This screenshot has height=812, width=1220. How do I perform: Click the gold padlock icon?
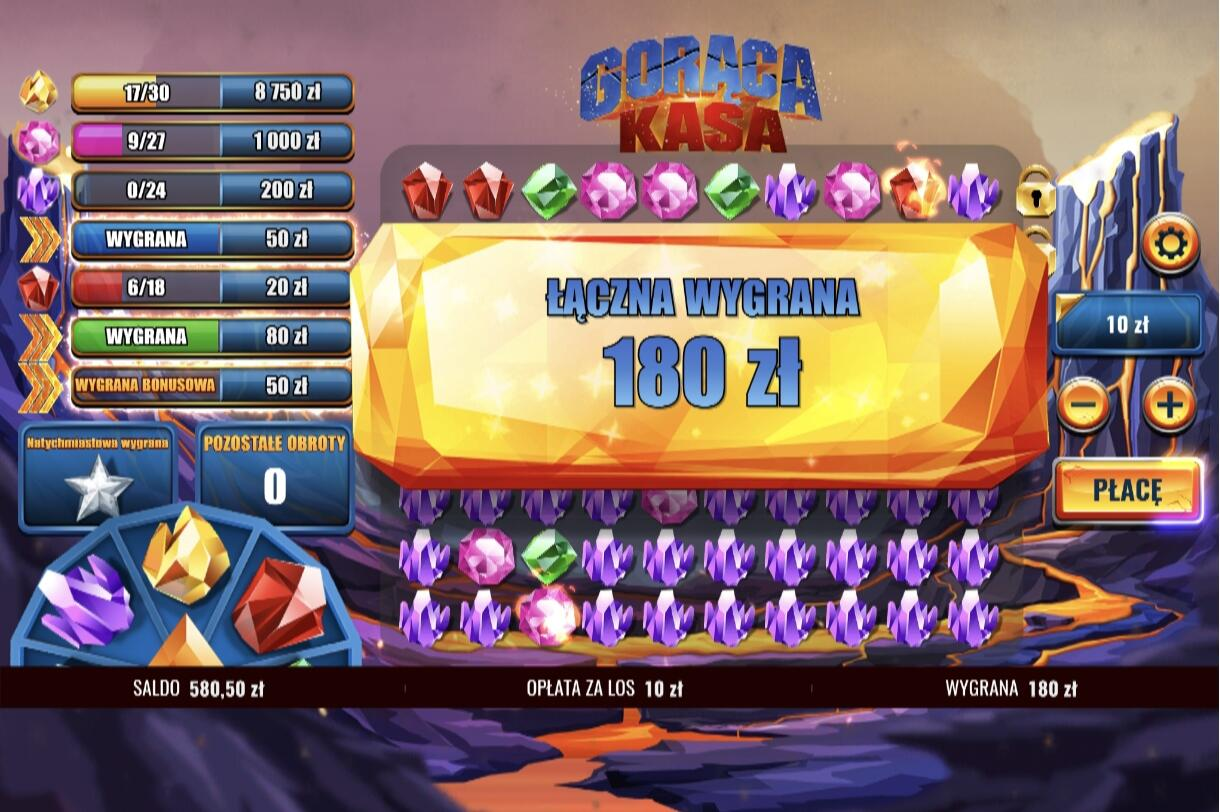1035,192
